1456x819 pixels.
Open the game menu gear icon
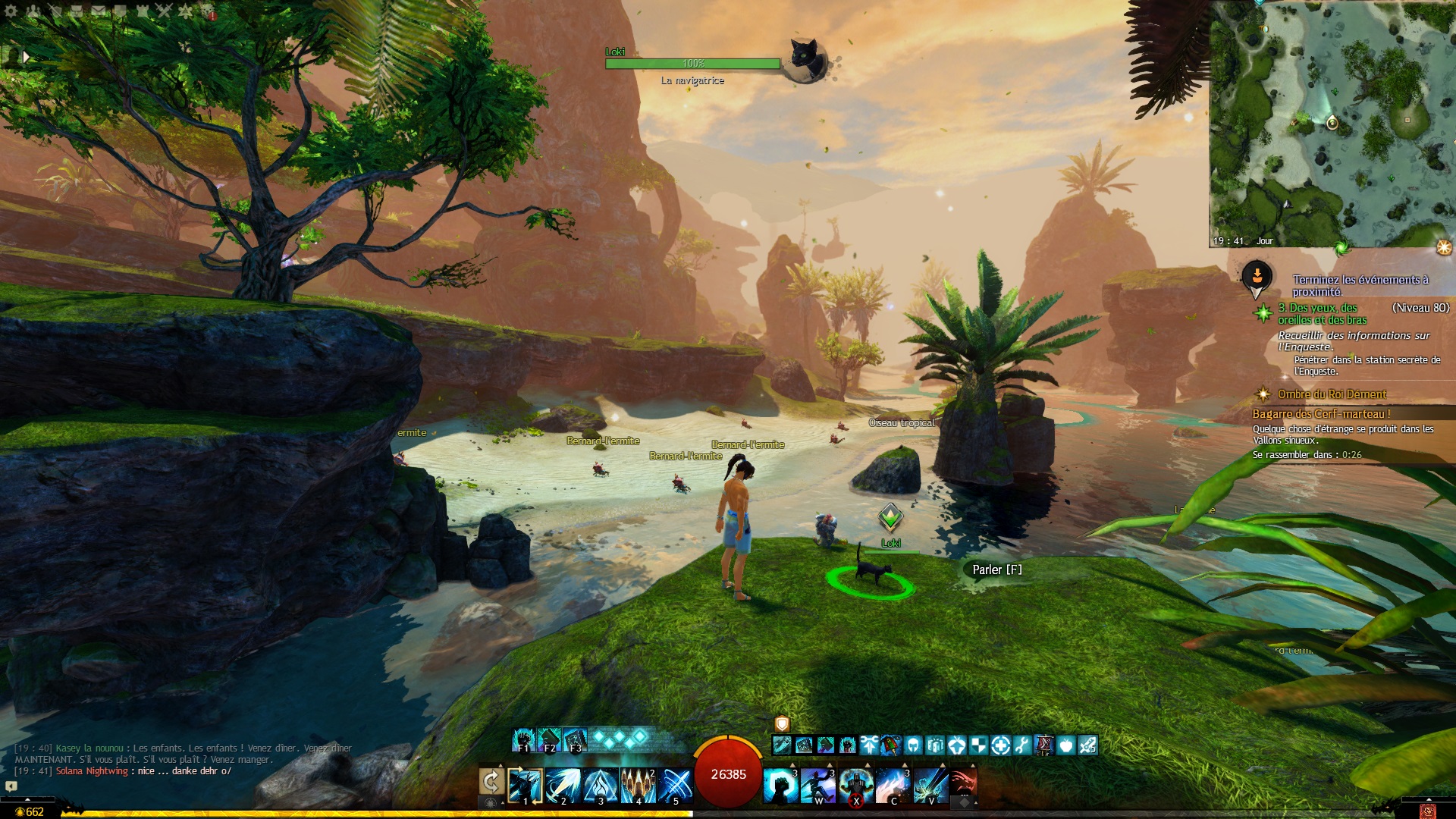(x=11, y=11)
